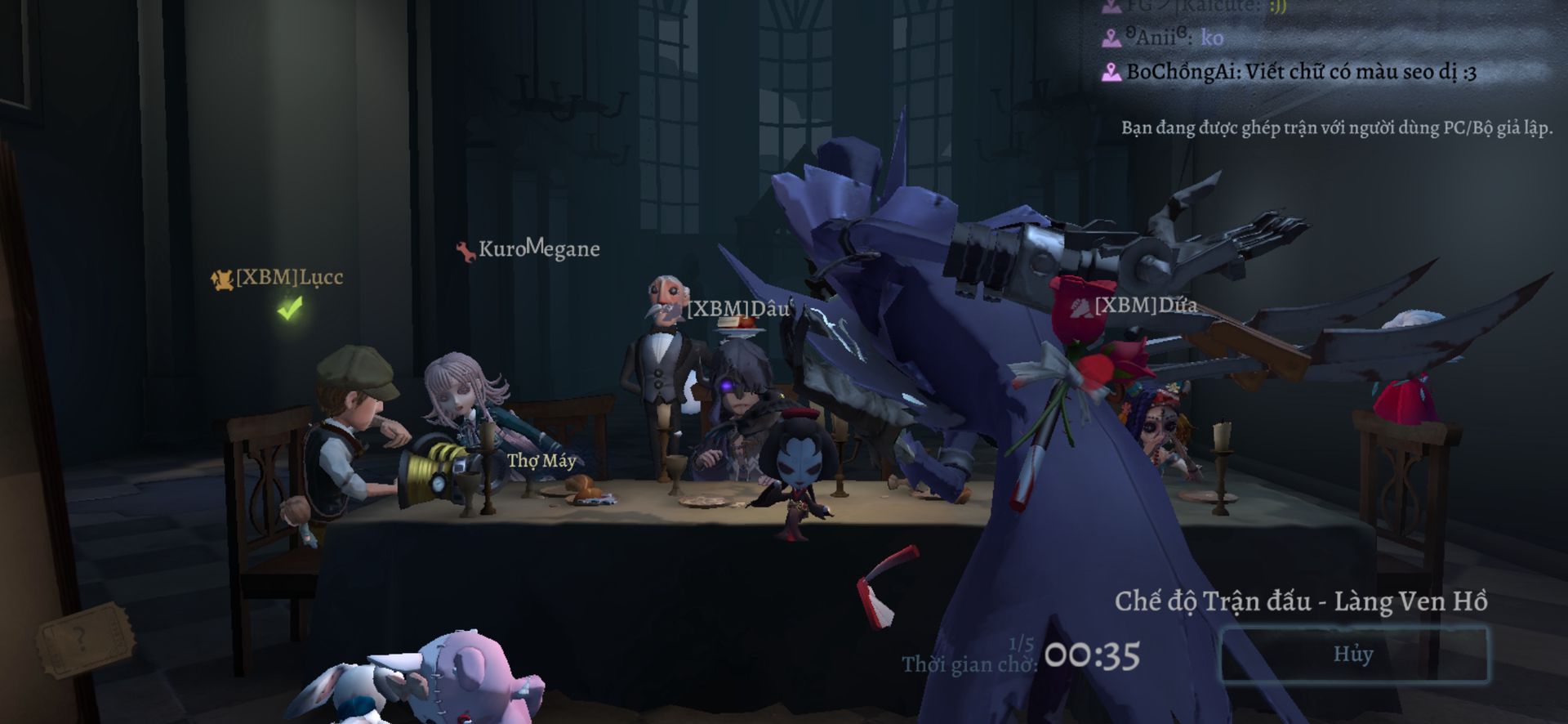1568x724 pixels.
Task: Open the faded question-mark ticket icon
Action: click(84, 638)
